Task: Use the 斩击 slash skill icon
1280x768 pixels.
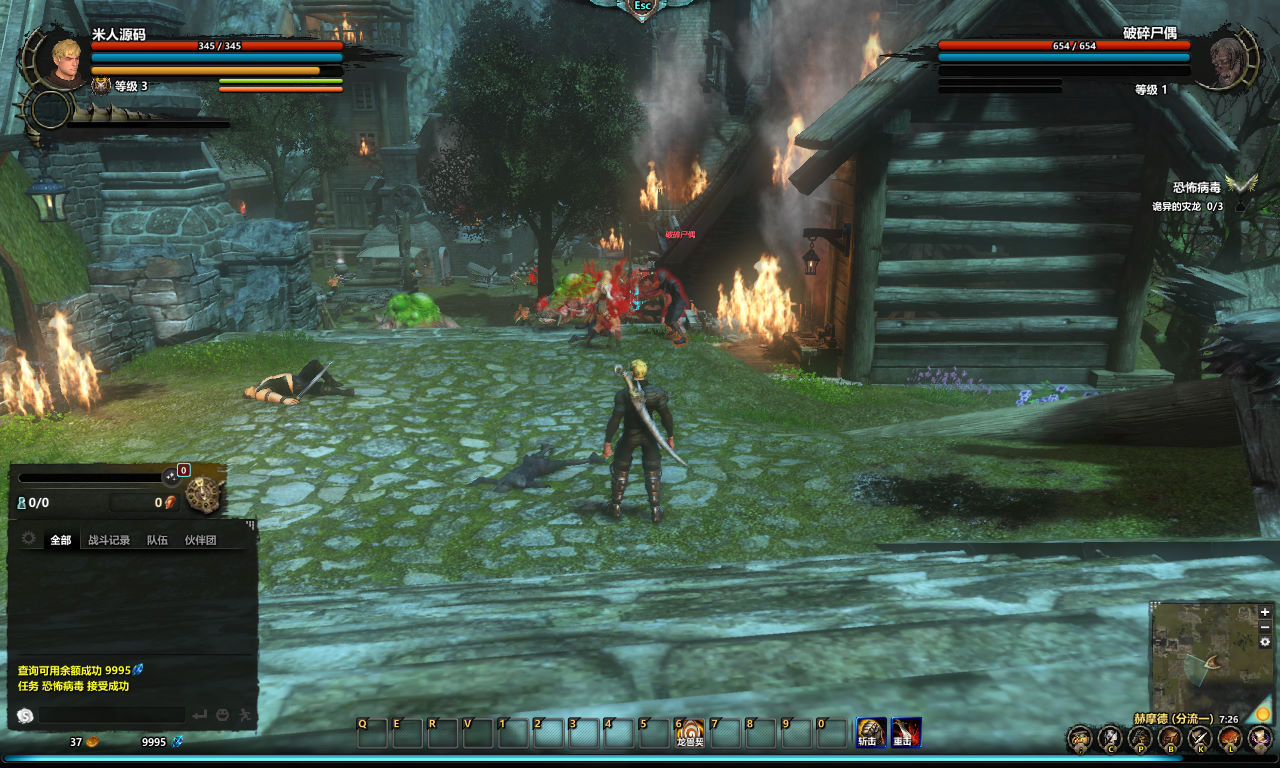Action: pyautogui.click(x=868, y=732)
